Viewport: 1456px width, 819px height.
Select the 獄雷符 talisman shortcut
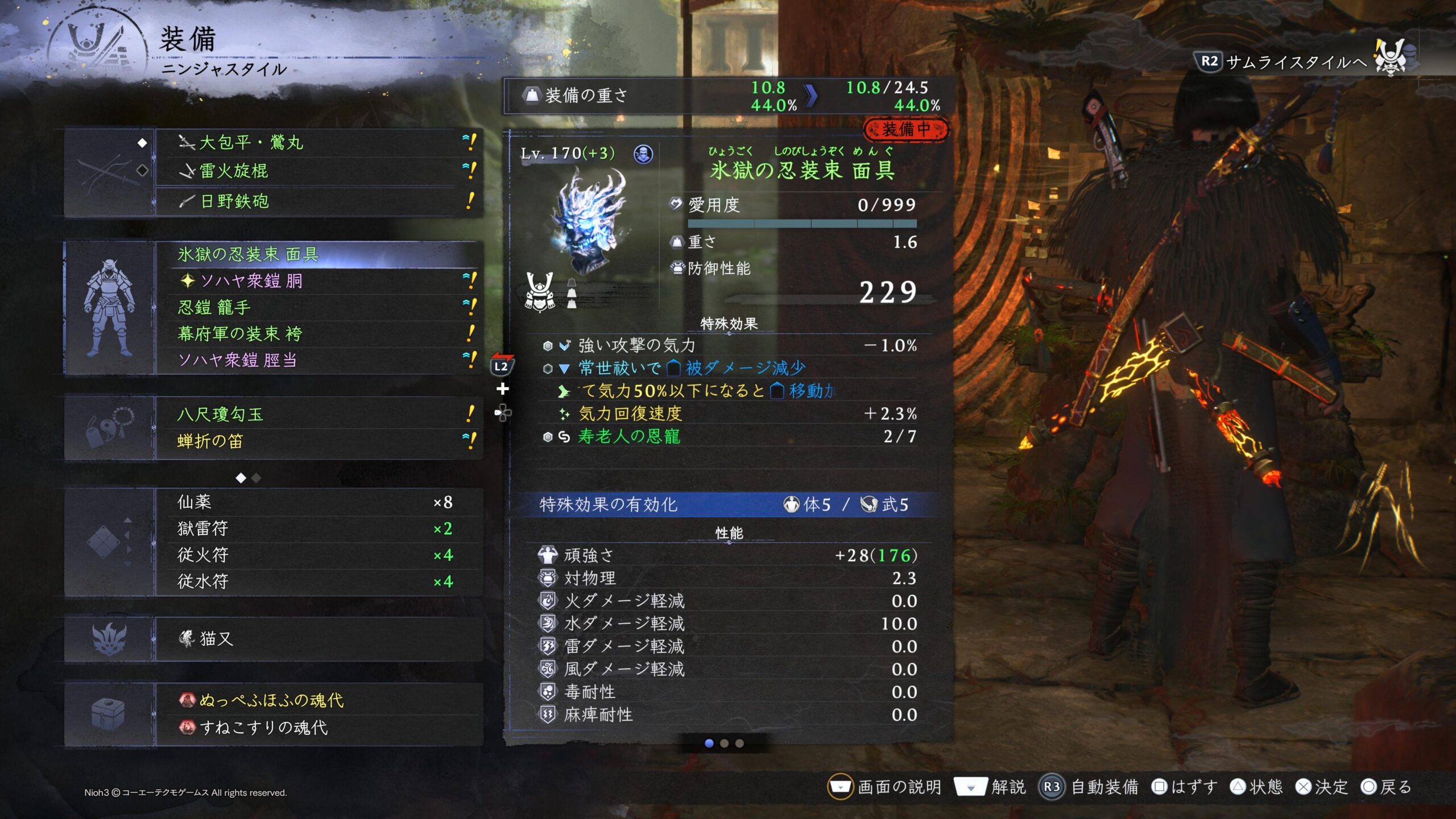tap(318, 528)
